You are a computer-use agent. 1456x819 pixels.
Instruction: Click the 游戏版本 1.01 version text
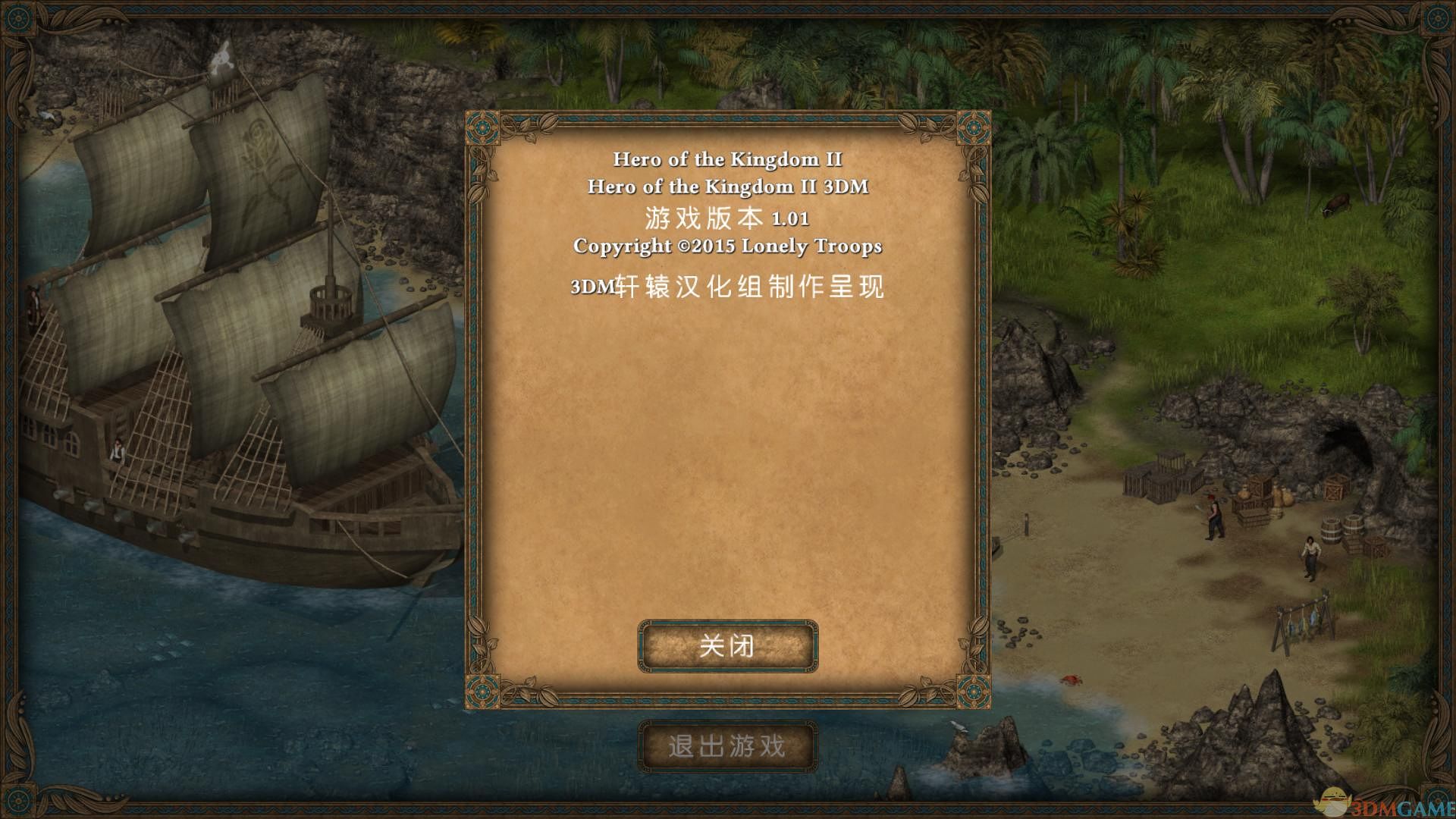[726, 218]
